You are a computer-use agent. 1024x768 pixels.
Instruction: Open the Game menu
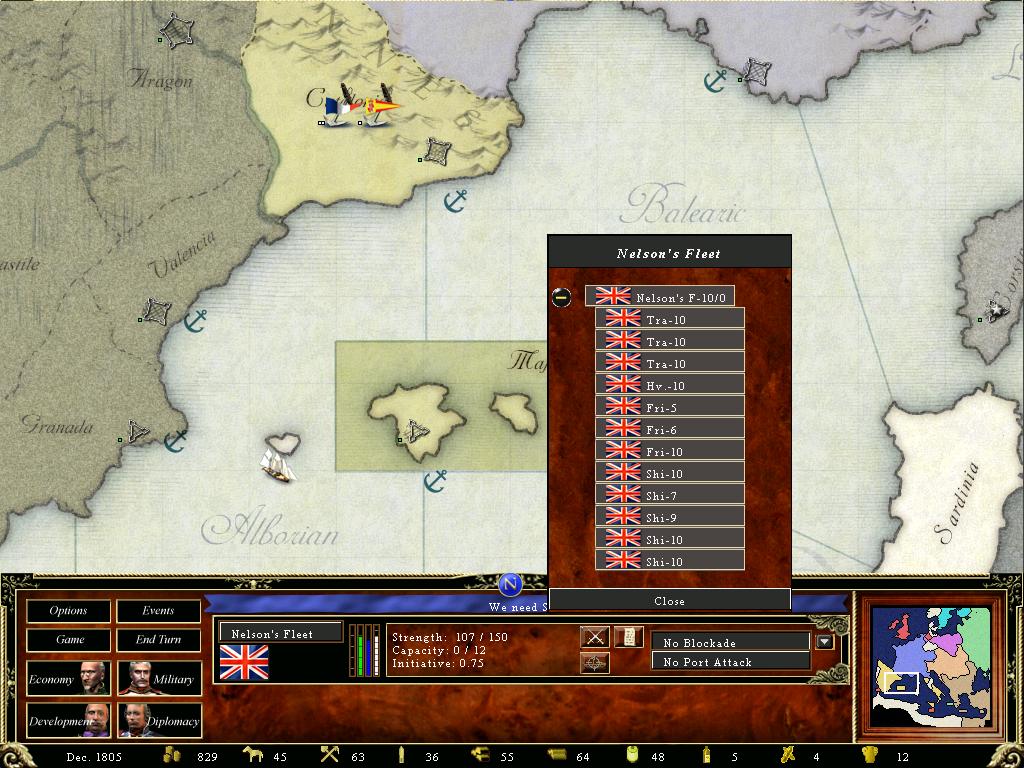pos(68,639)
